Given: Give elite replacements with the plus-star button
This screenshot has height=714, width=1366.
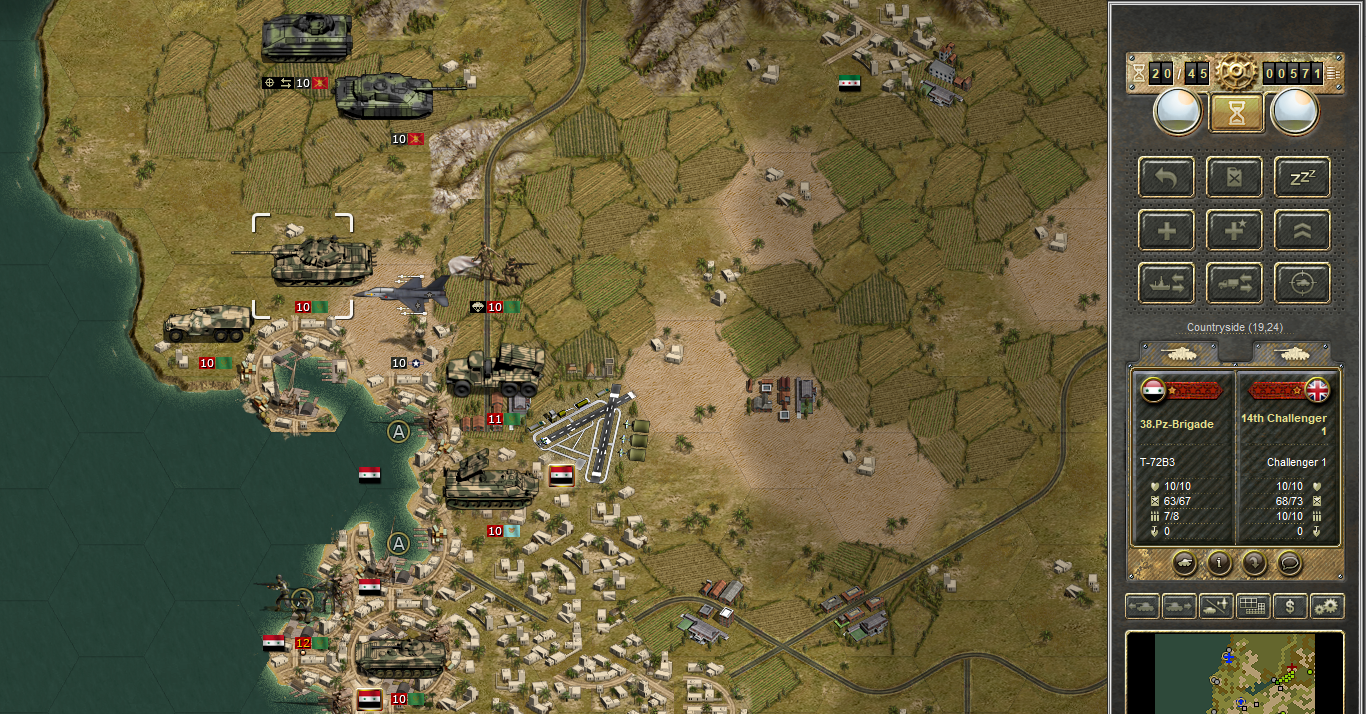Looking at the screenshot, I should coord(1234,231).
